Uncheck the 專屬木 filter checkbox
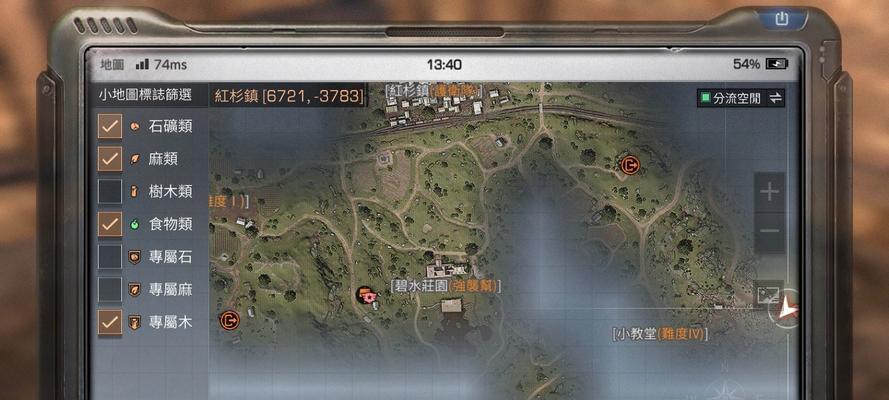The height and width of the screenshot is (400, 889). [x=110, y=322]
